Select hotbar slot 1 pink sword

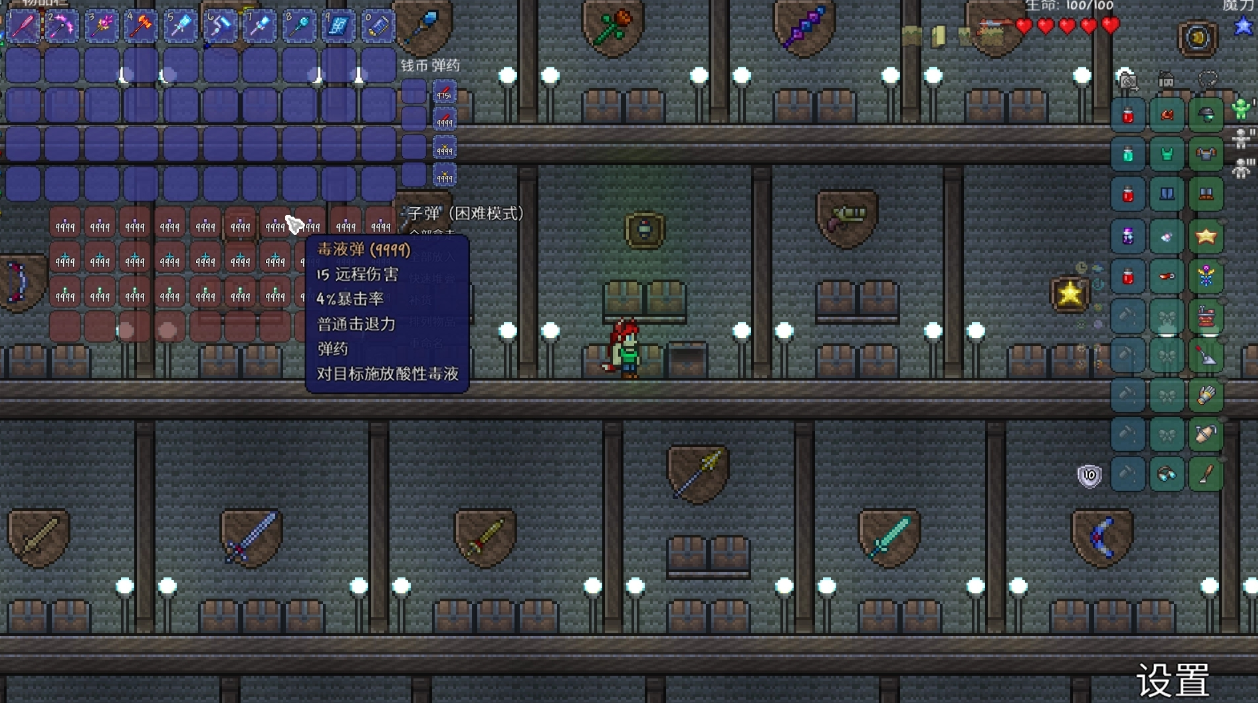click(22, 26)
